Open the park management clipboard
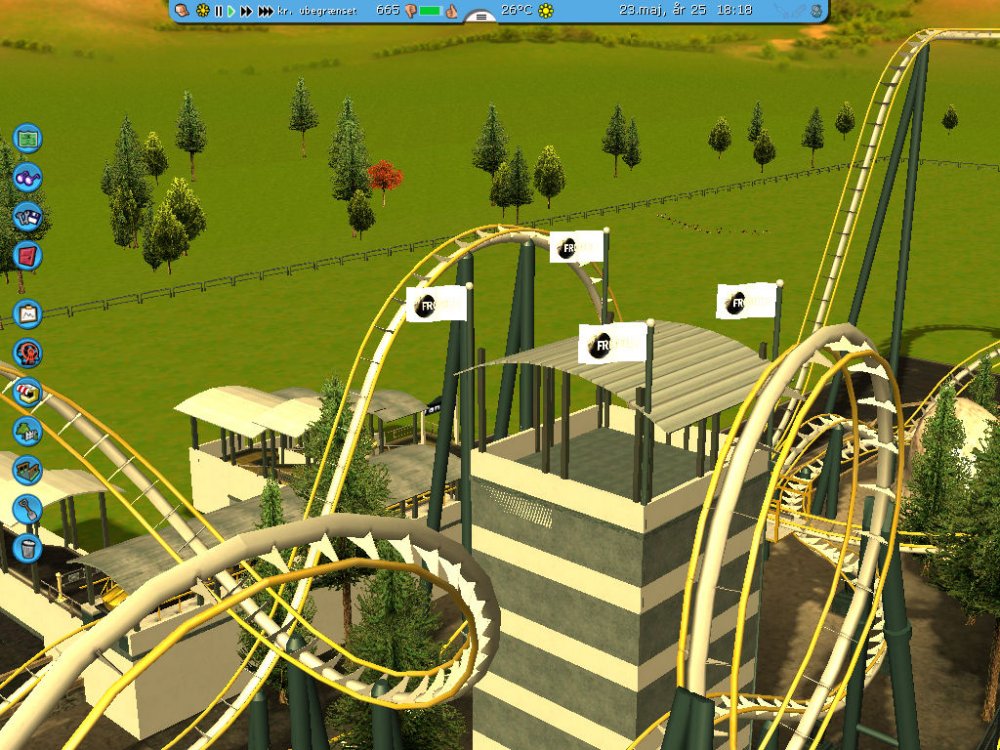Image resolution: width=1000 pixels, height=750 pixels. [28, 314]
